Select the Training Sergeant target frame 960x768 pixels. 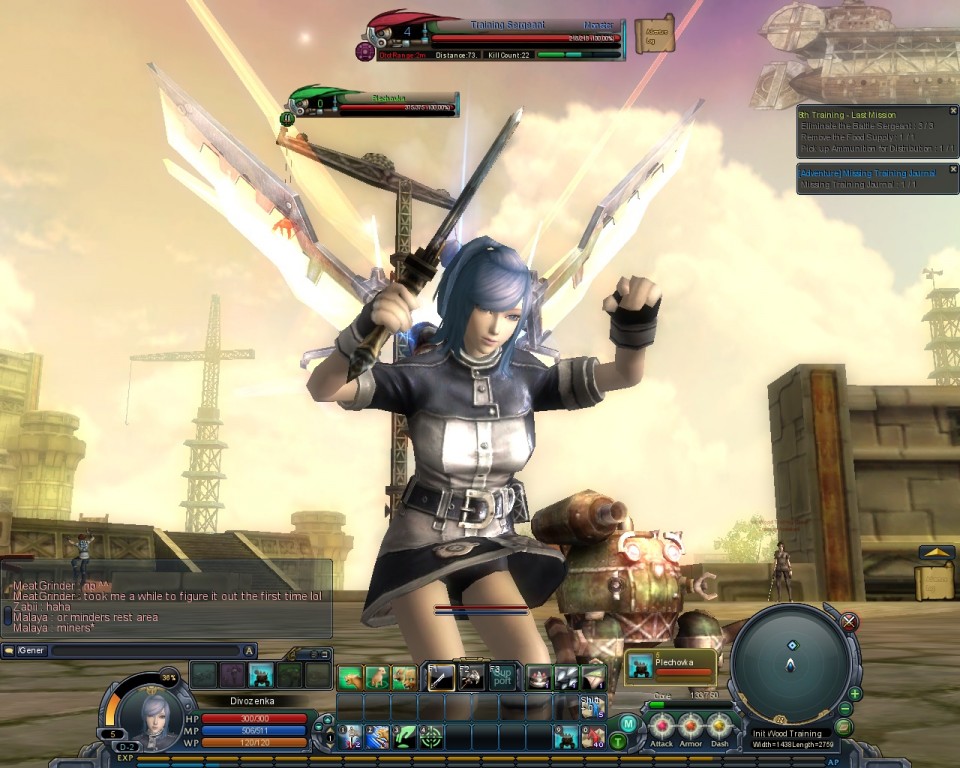495,37
